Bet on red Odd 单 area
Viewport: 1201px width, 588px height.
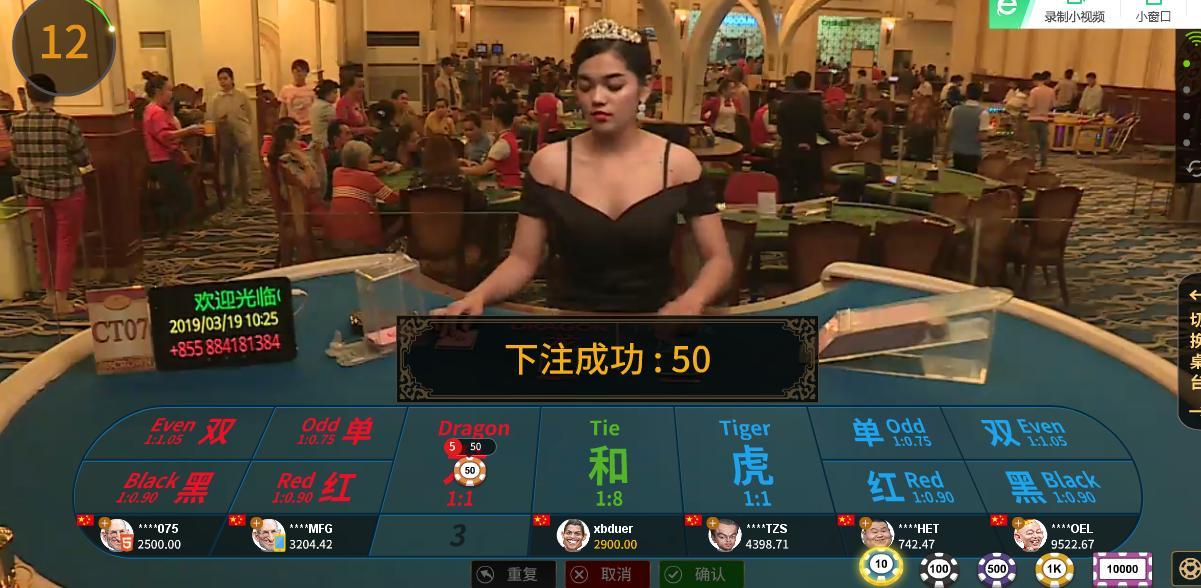coord(335,432)
